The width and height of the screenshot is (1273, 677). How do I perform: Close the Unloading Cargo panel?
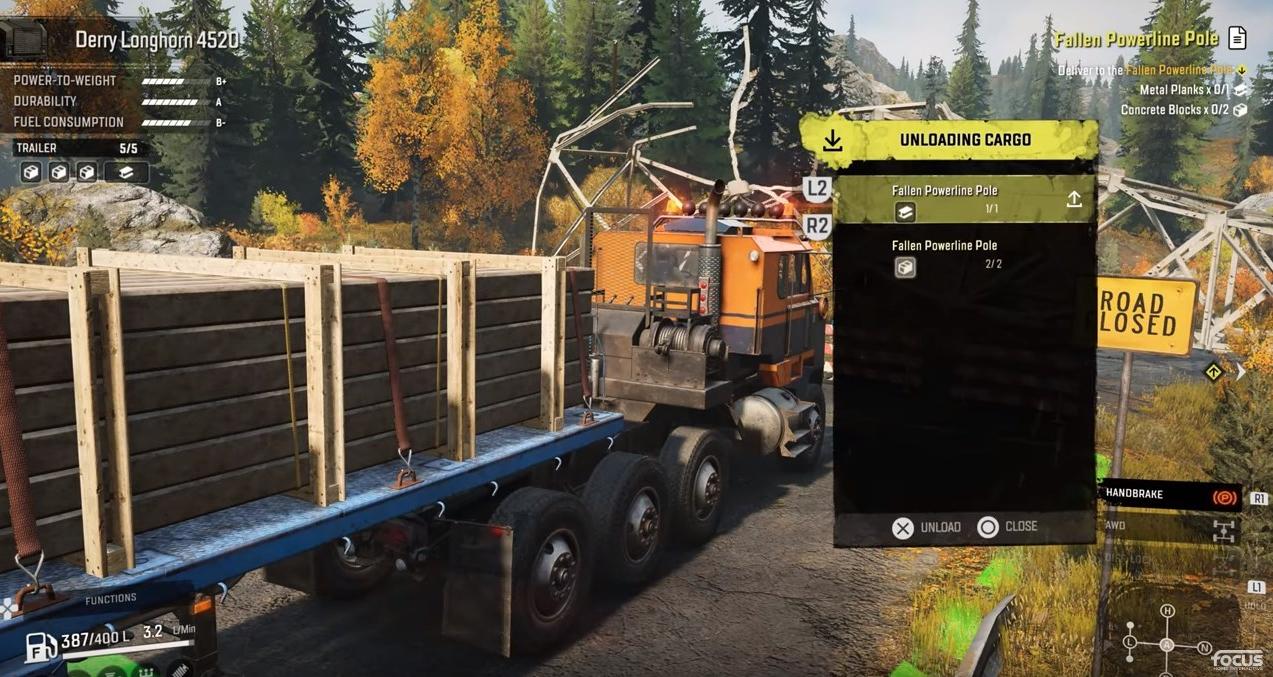click(1007, 527)
